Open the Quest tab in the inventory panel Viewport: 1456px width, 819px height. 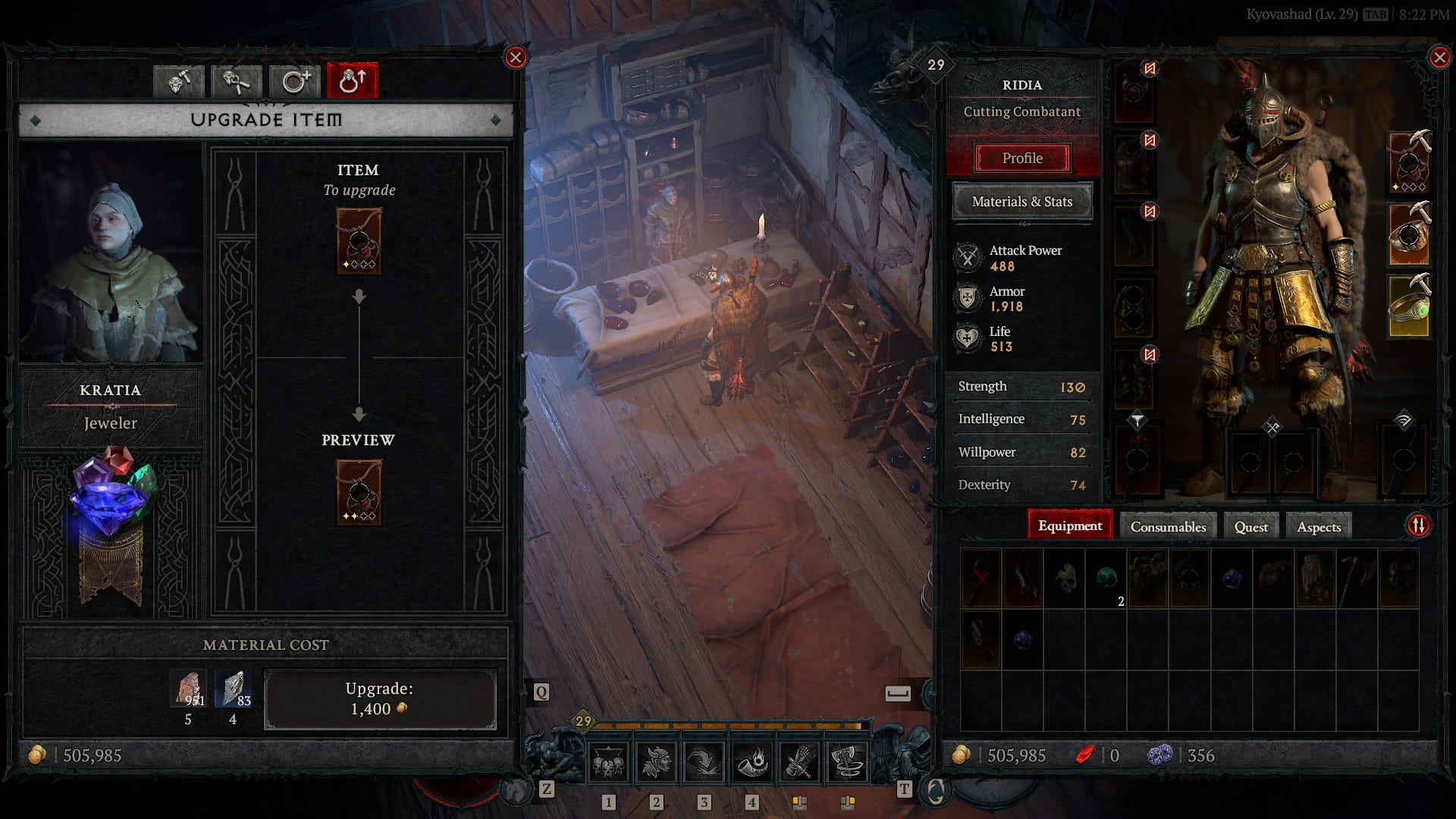[1250, 526]
